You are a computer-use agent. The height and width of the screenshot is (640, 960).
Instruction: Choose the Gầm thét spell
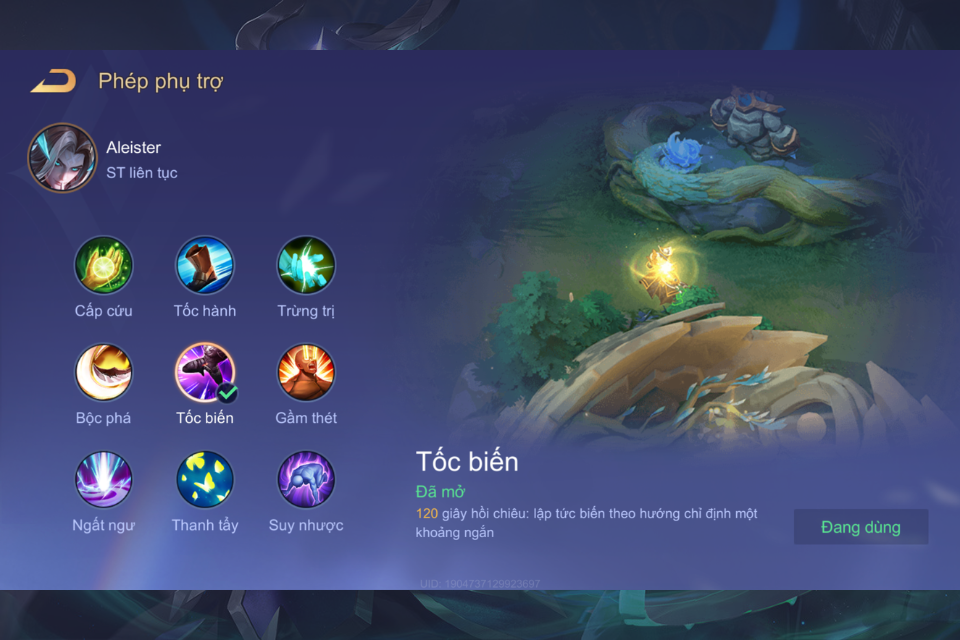(306, 373)
